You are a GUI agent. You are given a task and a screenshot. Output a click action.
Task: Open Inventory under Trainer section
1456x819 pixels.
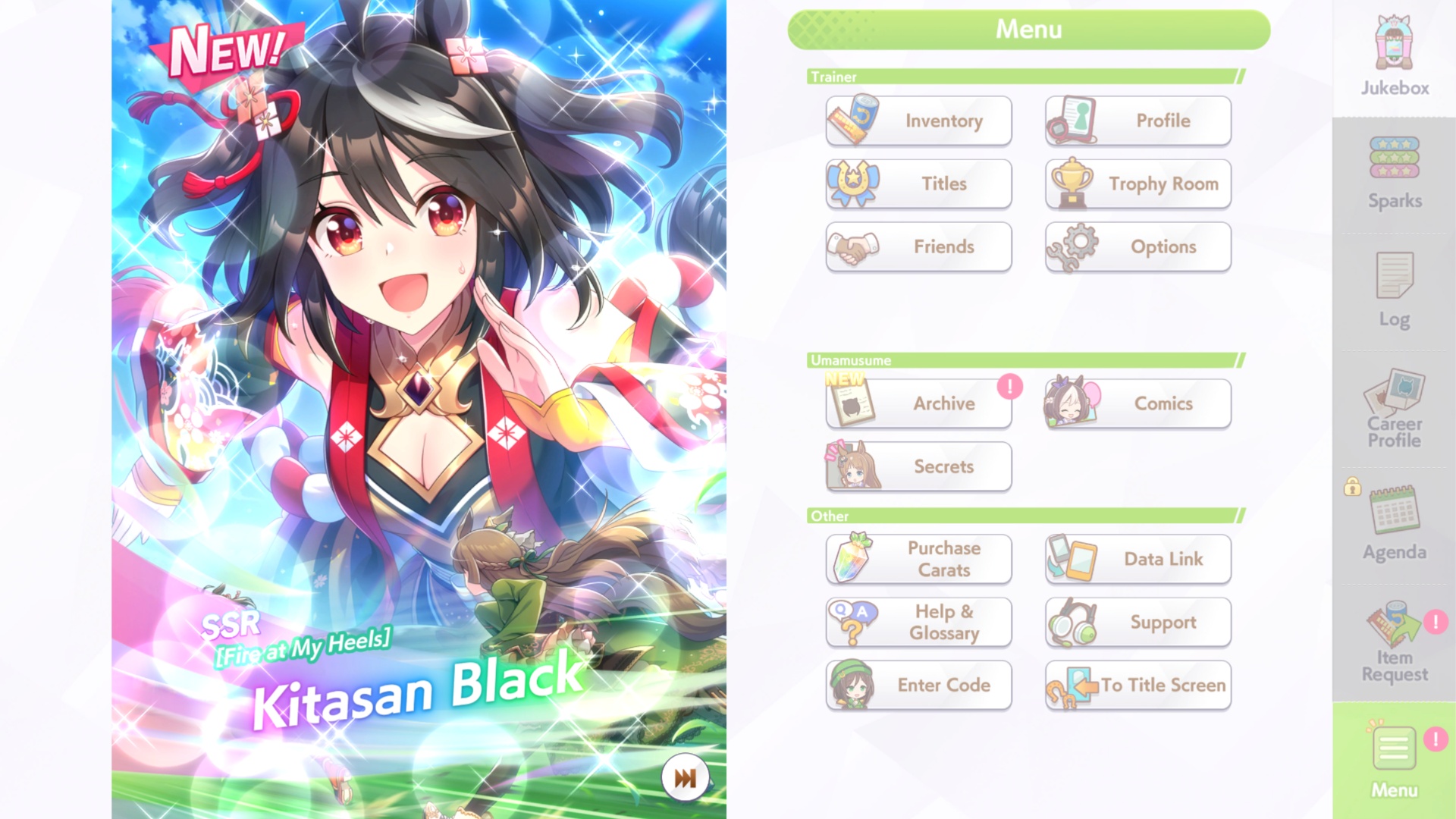point(918,121)
